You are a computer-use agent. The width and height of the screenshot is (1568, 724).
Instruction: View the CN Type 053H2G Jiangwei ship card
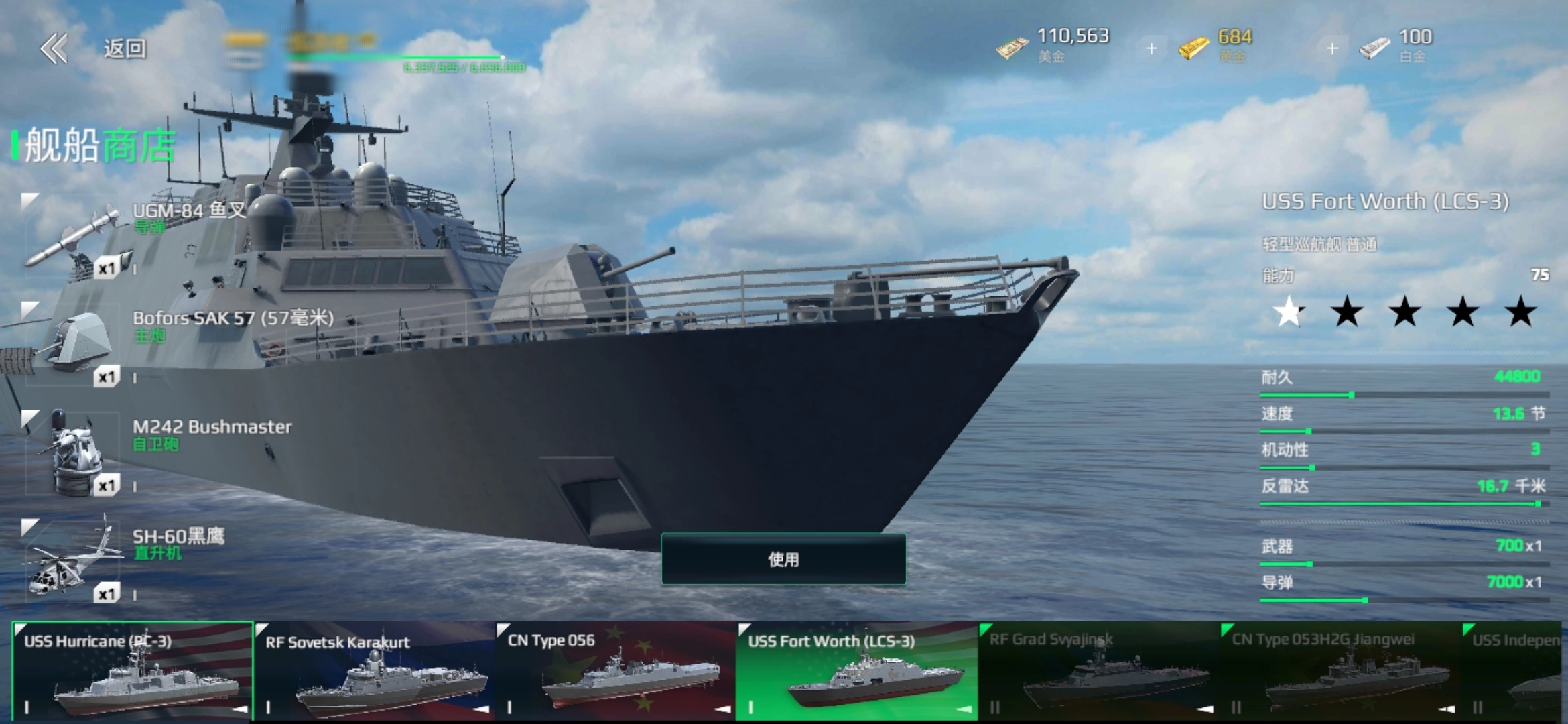[1340, 672]
